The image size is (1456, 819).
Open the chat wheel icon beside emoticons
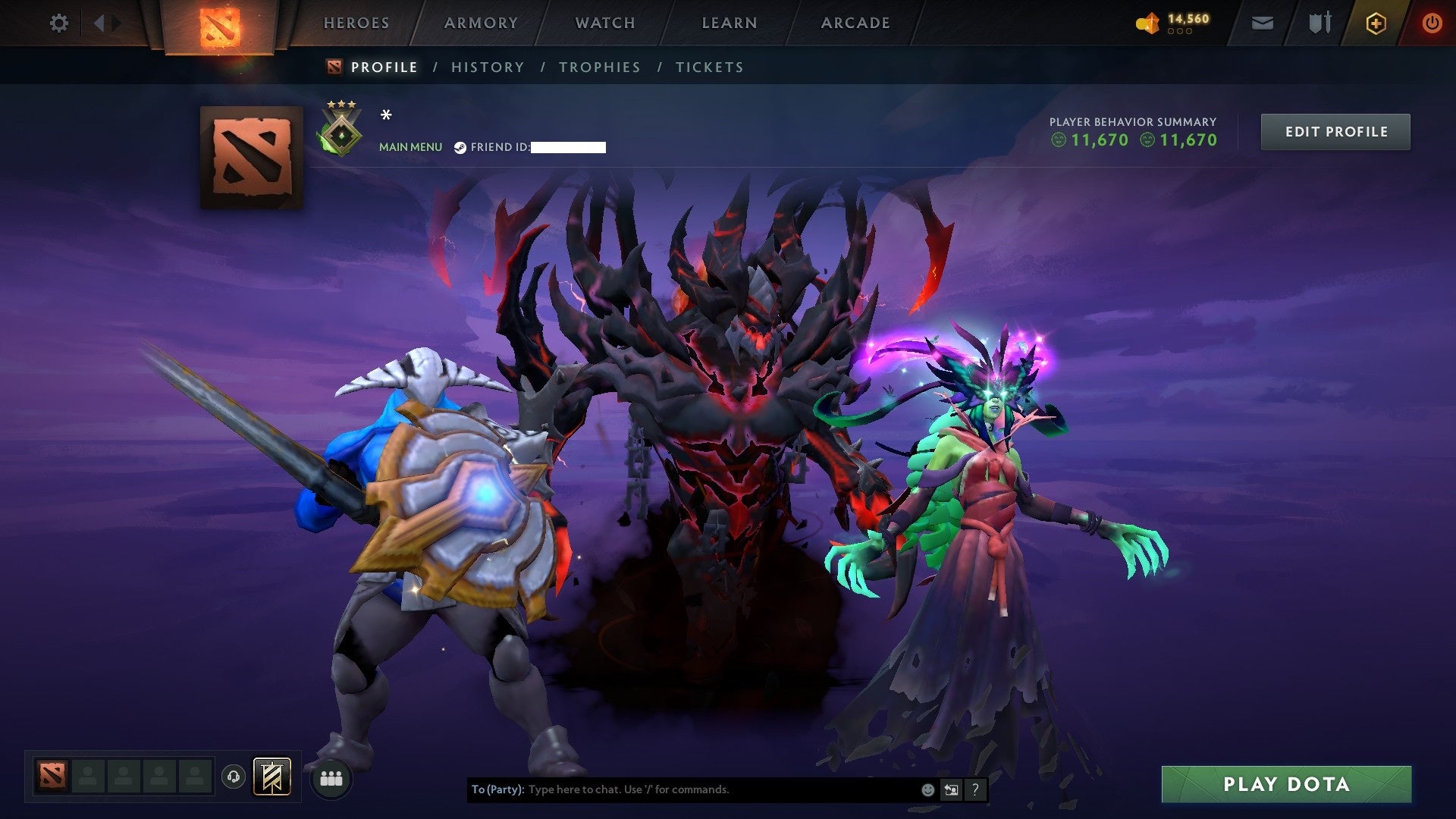coord(951,789)
